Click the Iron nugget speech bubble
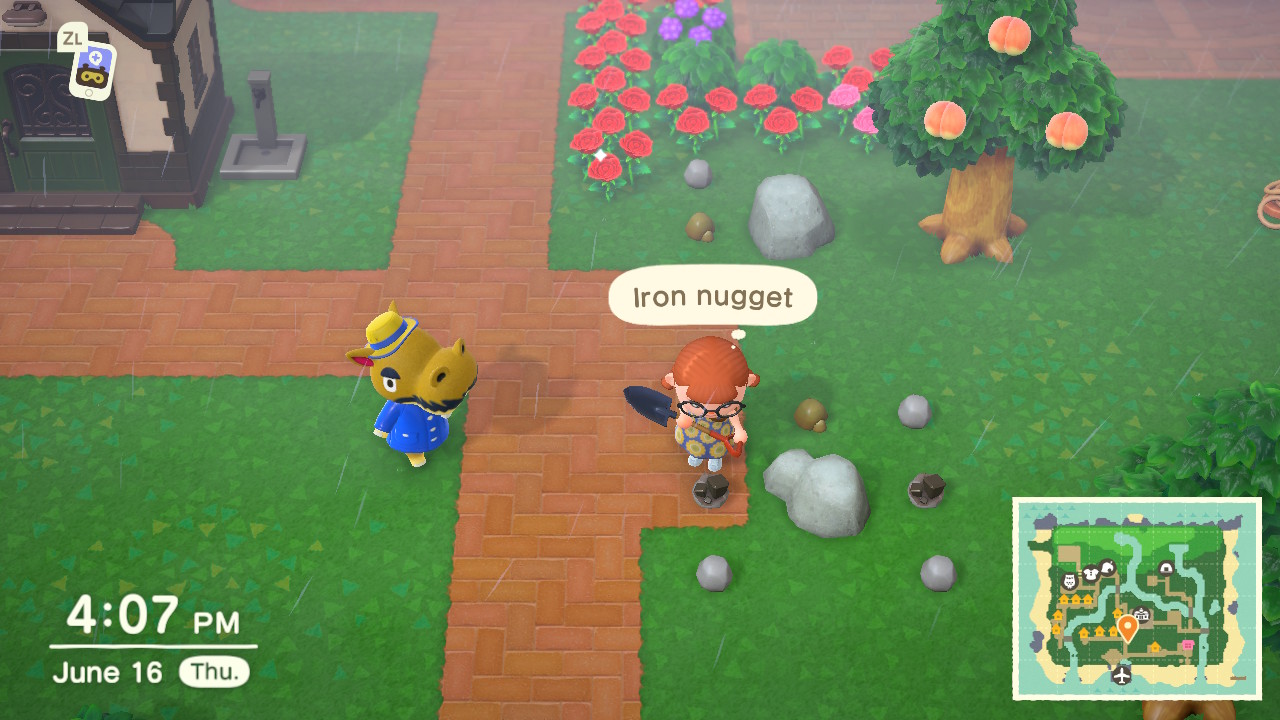This screenshot has height=720, width=1280. point(712,296)
